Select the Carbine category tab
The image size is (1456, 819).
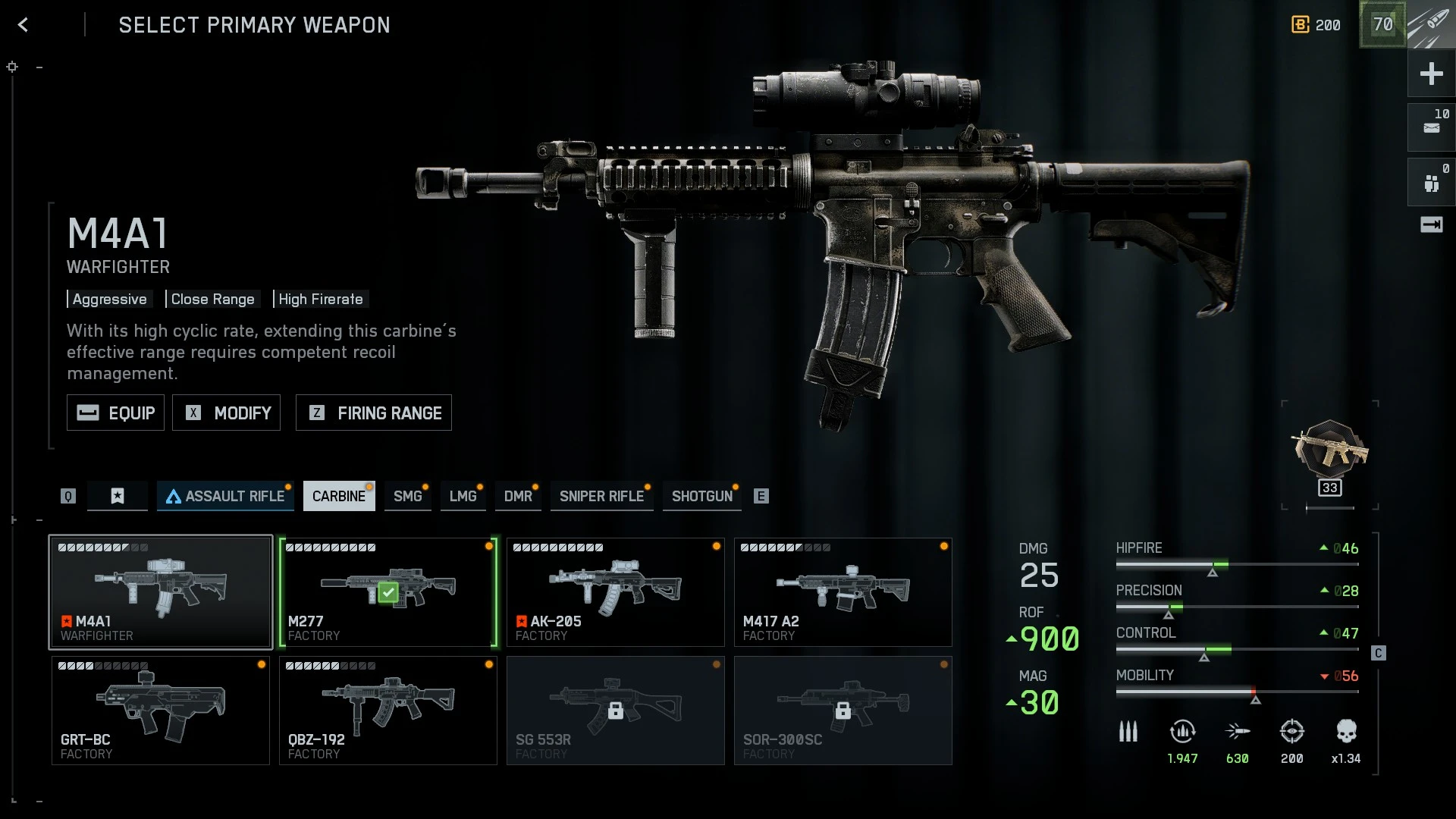pyautogui.click(x=339, y=496)
